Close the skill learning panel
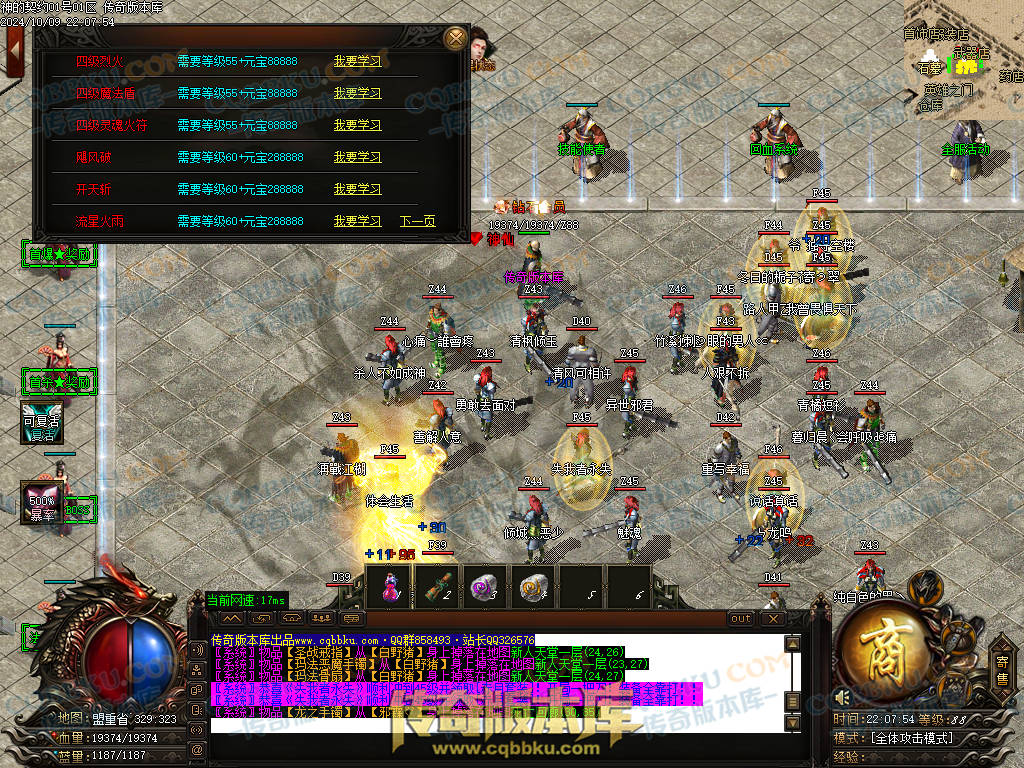This screenshot has width=1024, height=768. [x=456, y=39]
